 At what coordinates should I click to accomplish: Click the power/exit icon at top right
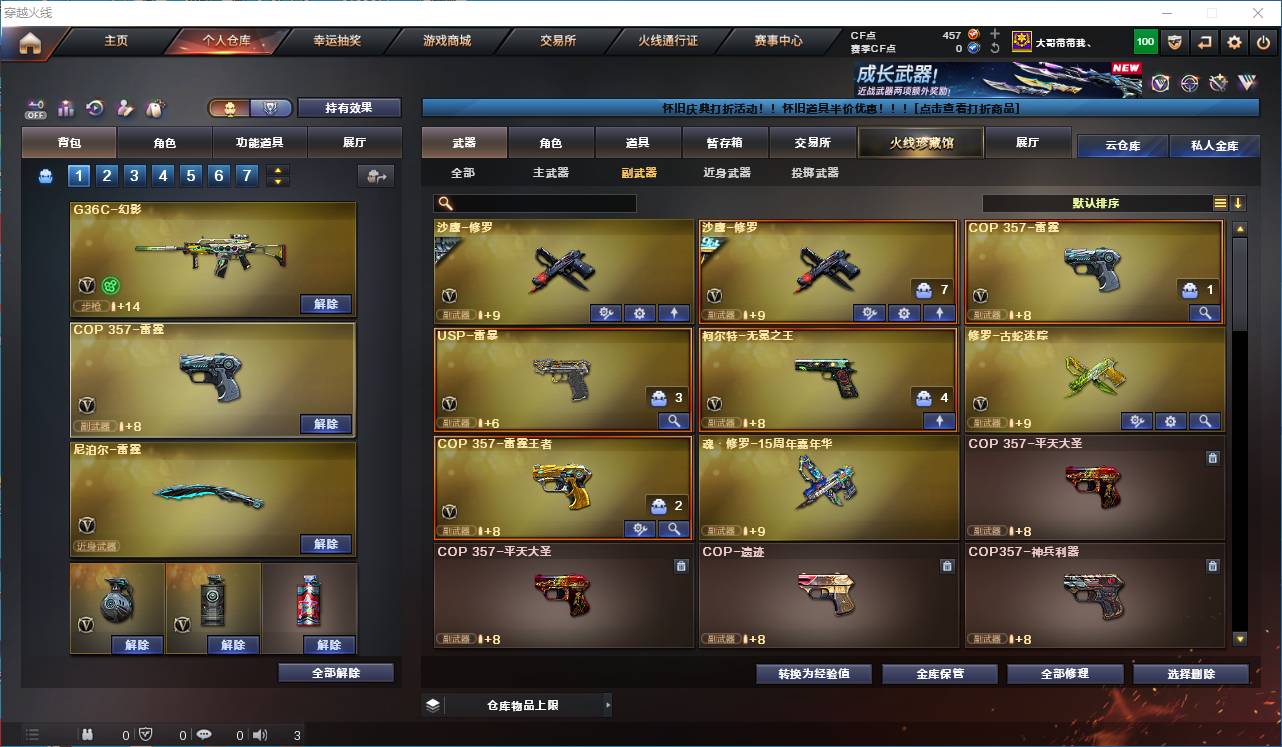1263,42
